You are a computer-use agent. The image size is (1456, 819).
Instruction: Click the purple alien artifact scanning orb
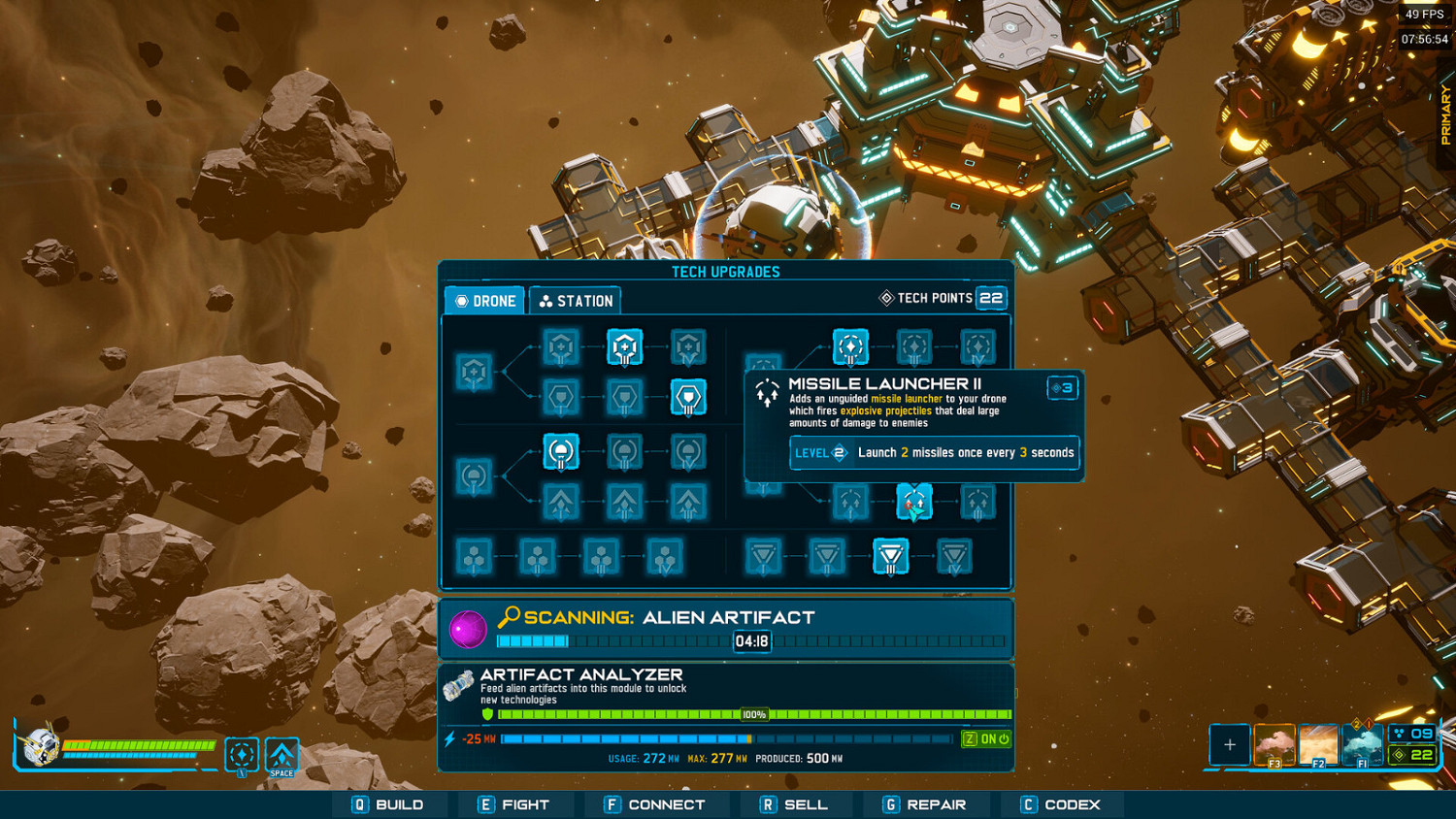470,629
